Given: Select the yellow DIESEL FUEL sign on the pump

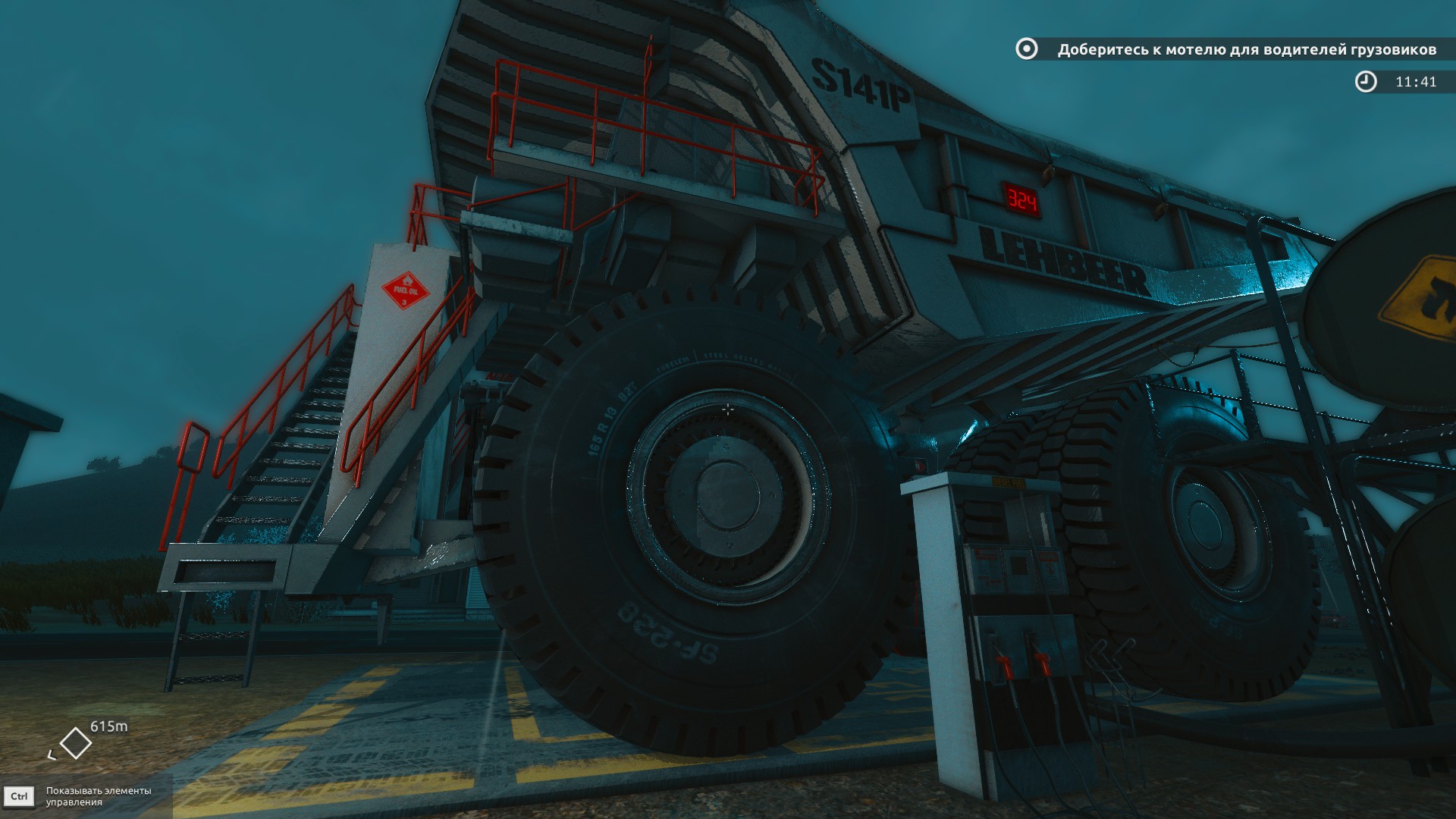Looking at the screenshot, I should 1009,483.
